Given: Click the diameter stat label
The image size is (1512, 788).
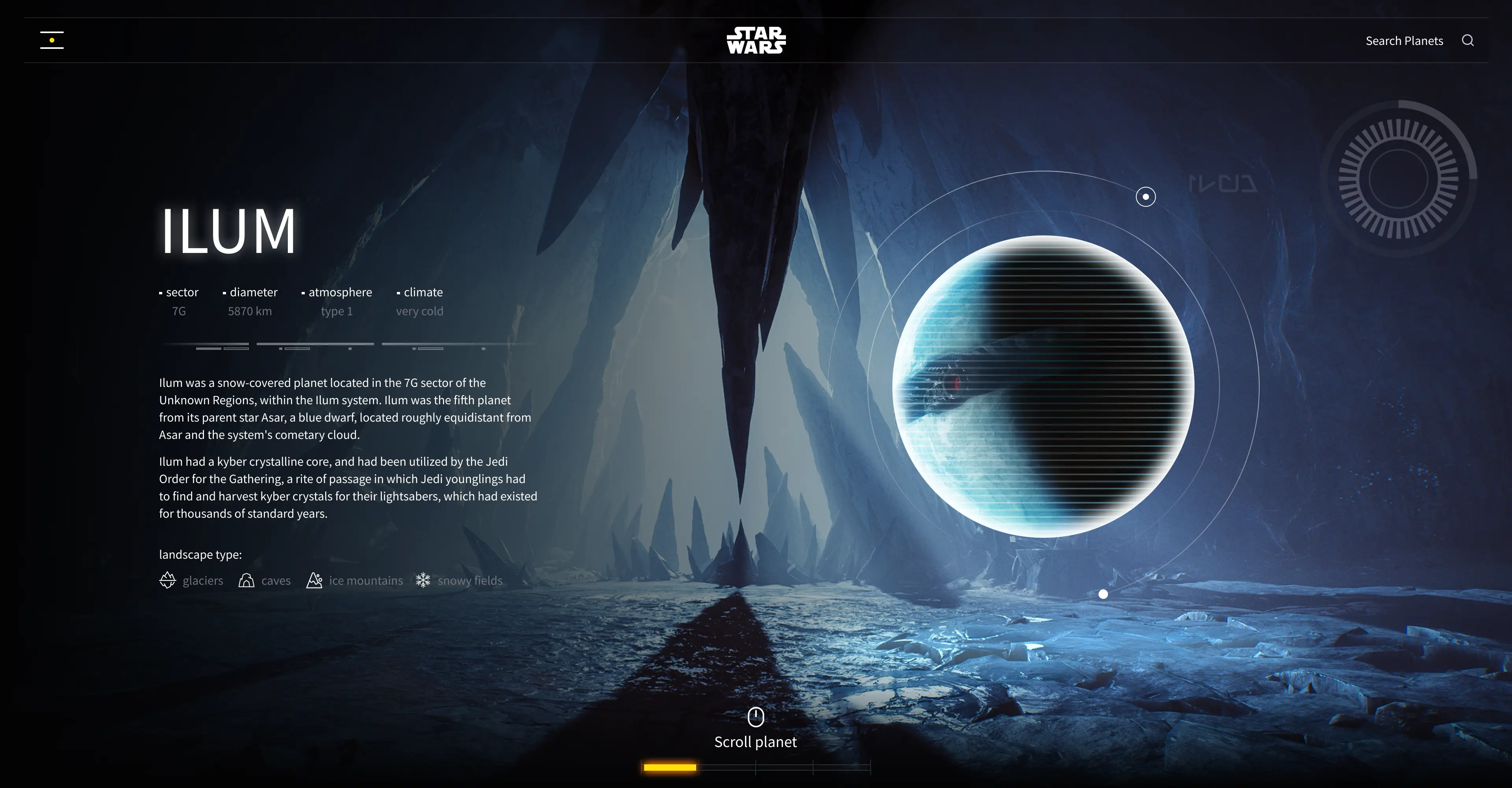Looking at the screenshot, I should tap(254, 292).
